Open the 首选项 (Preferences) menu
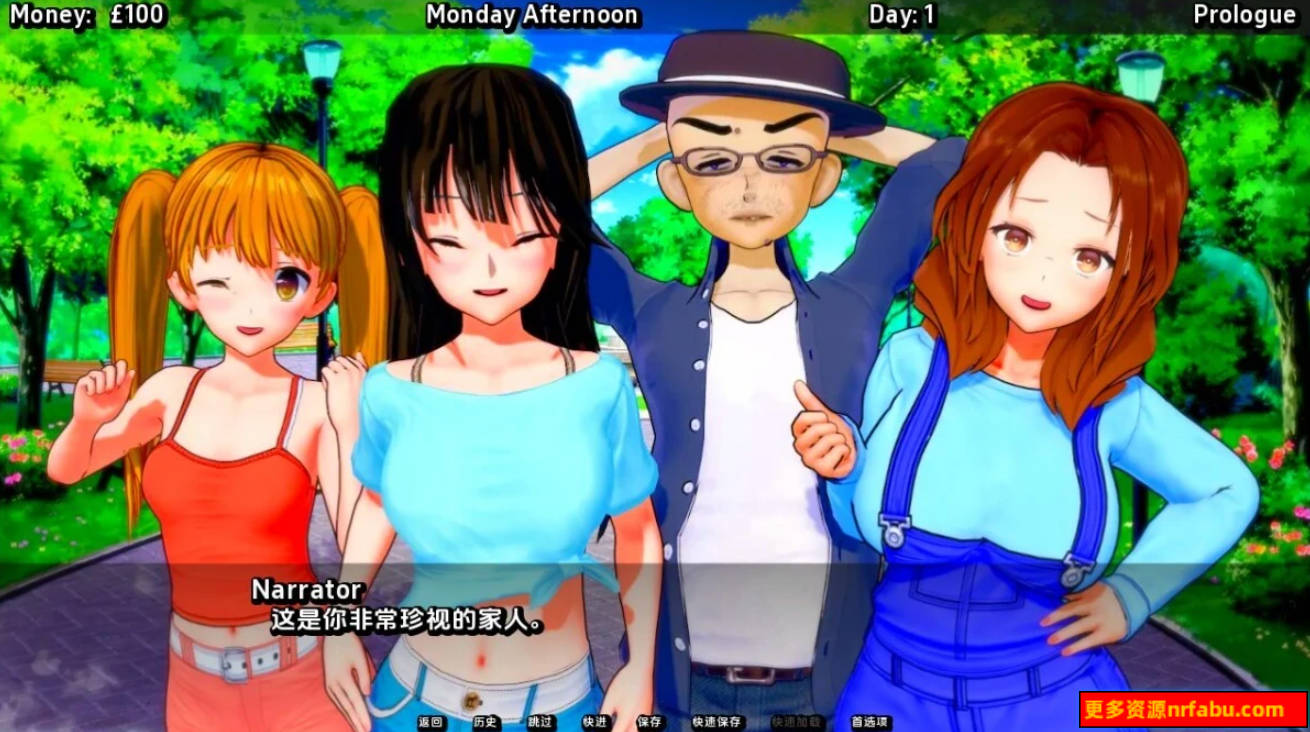1310x732 pixels. [871, 722]
